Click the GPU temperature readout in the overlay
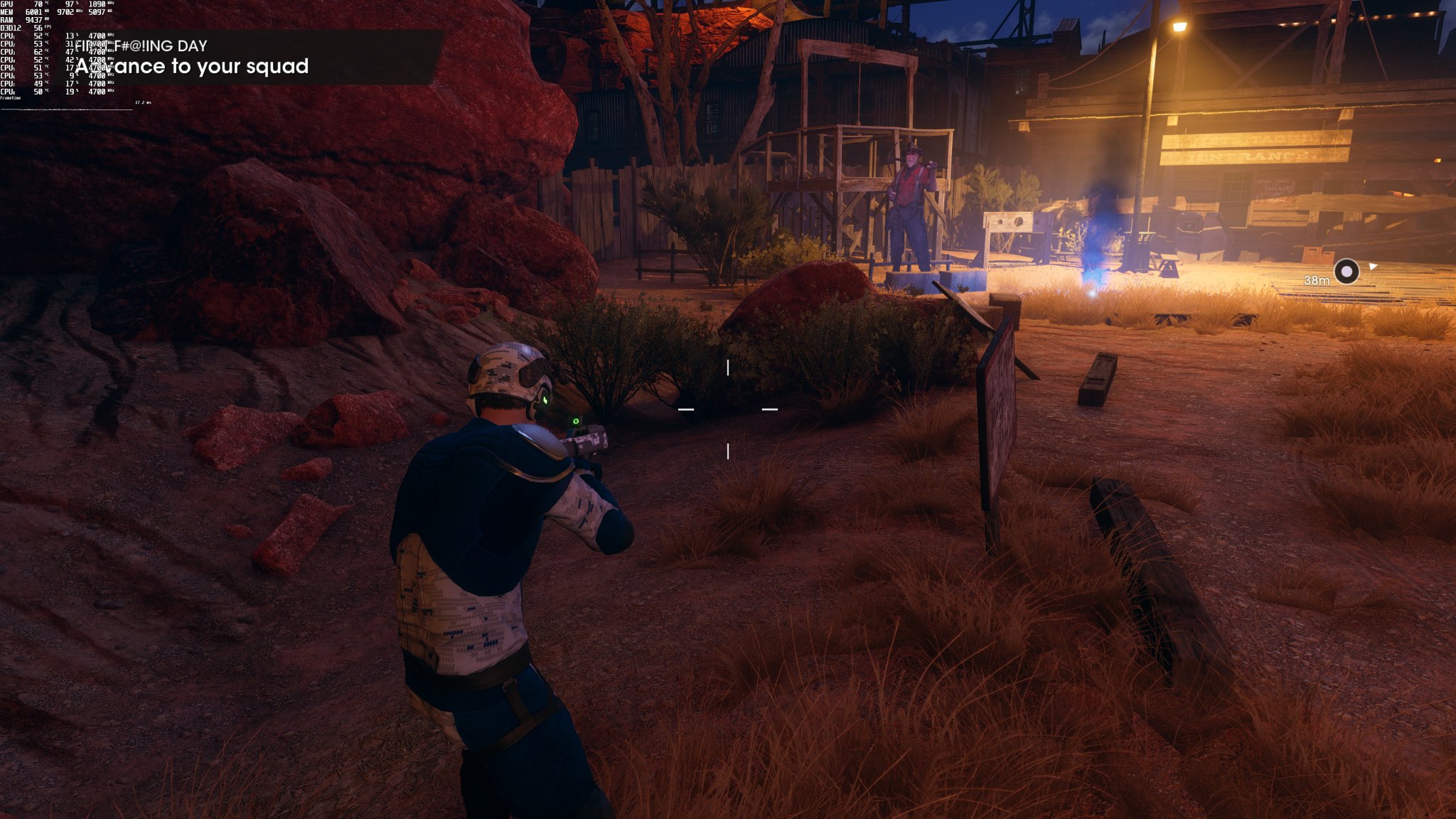Viewport: 1456px width, 819px height. click(x=38, y=4)
